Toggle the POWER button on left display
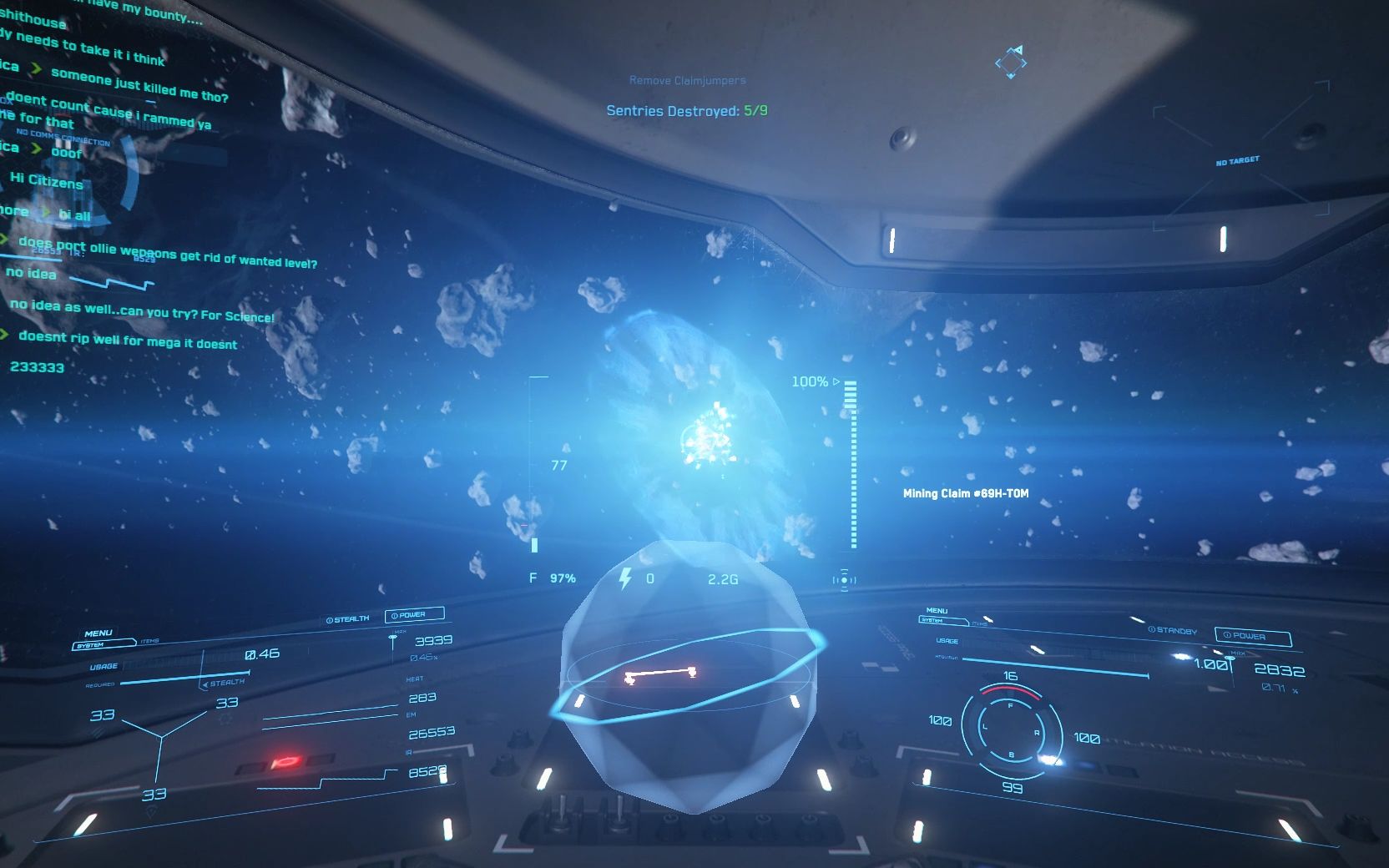The width and height of the screenshot is (1389, 868). click(413, 615)
